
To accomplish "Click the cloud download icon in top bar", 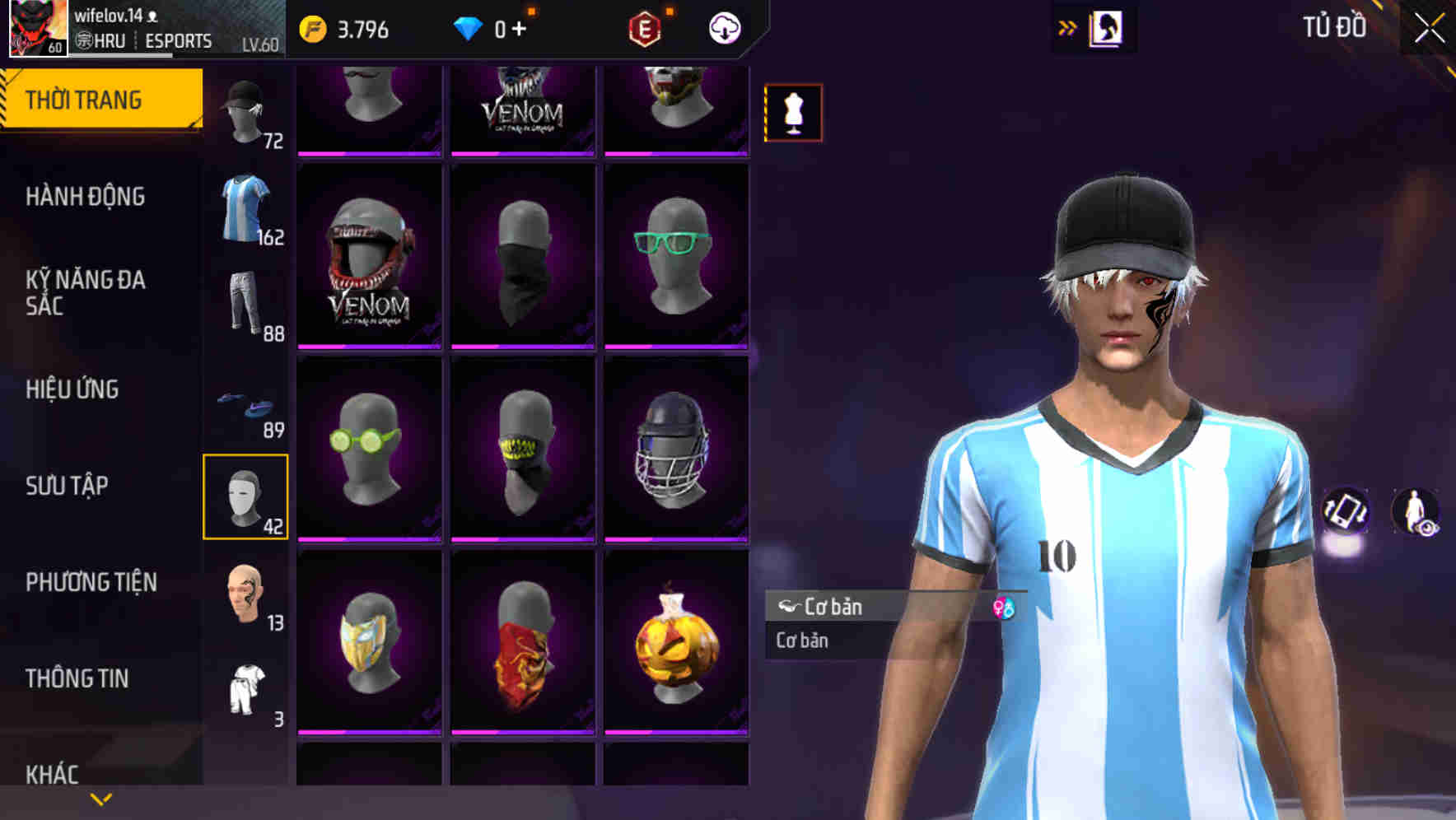I will click(x=723, y=27).
